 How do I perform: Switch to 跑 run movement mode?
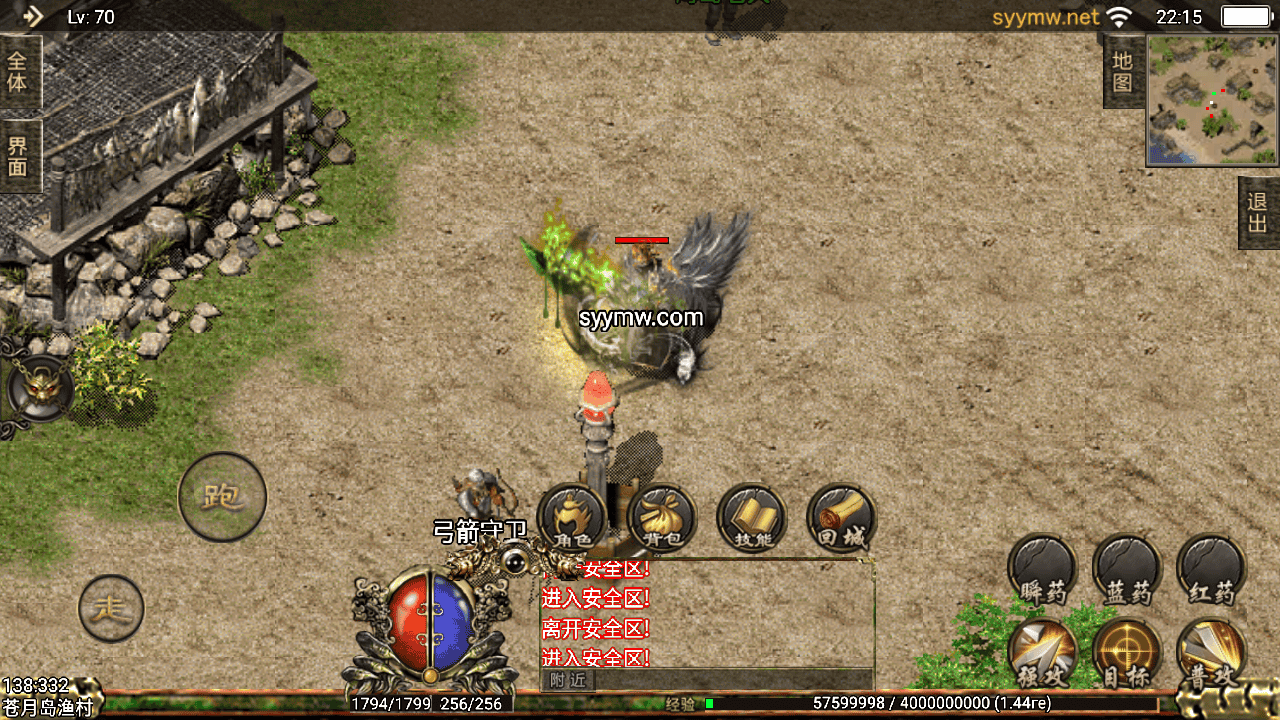click(222, 497)
